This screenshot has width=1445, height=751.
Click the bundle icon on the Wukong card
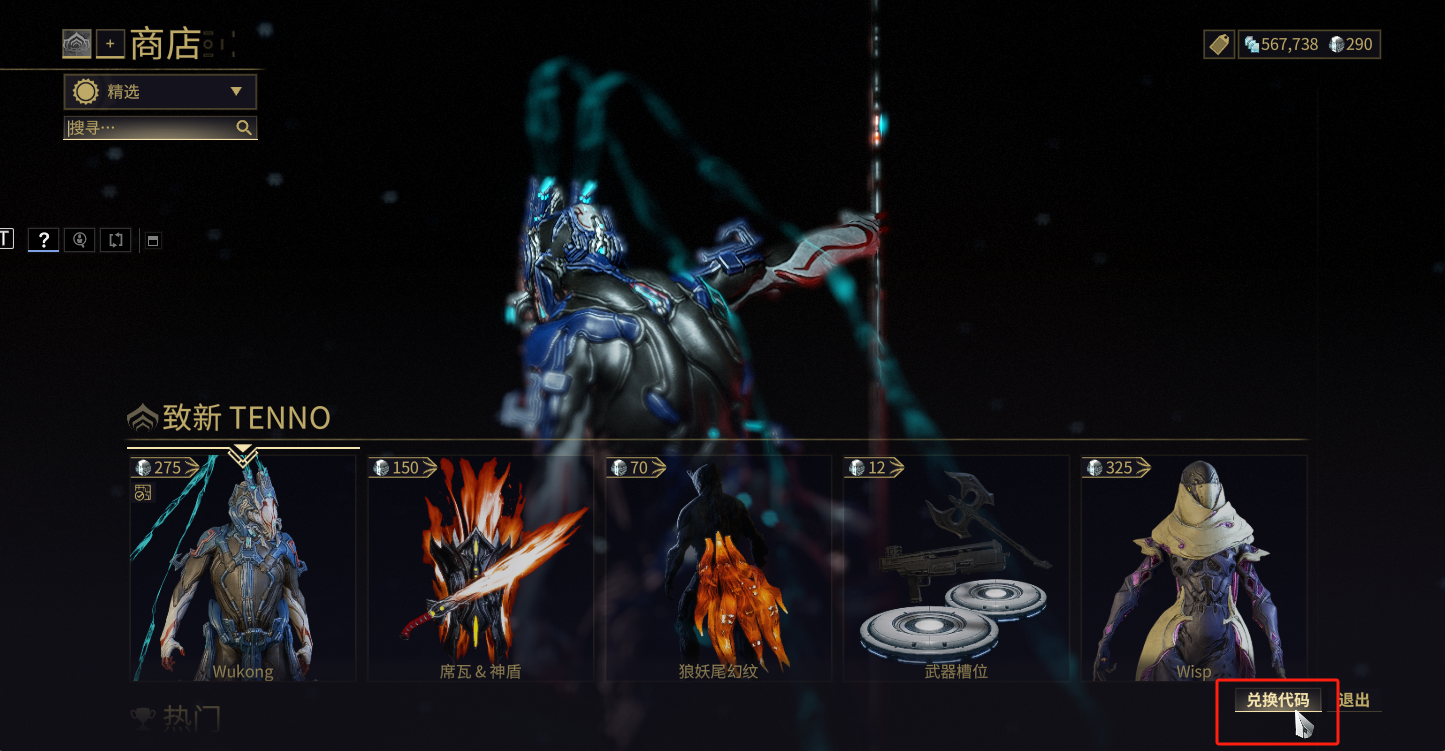(144, 492)
